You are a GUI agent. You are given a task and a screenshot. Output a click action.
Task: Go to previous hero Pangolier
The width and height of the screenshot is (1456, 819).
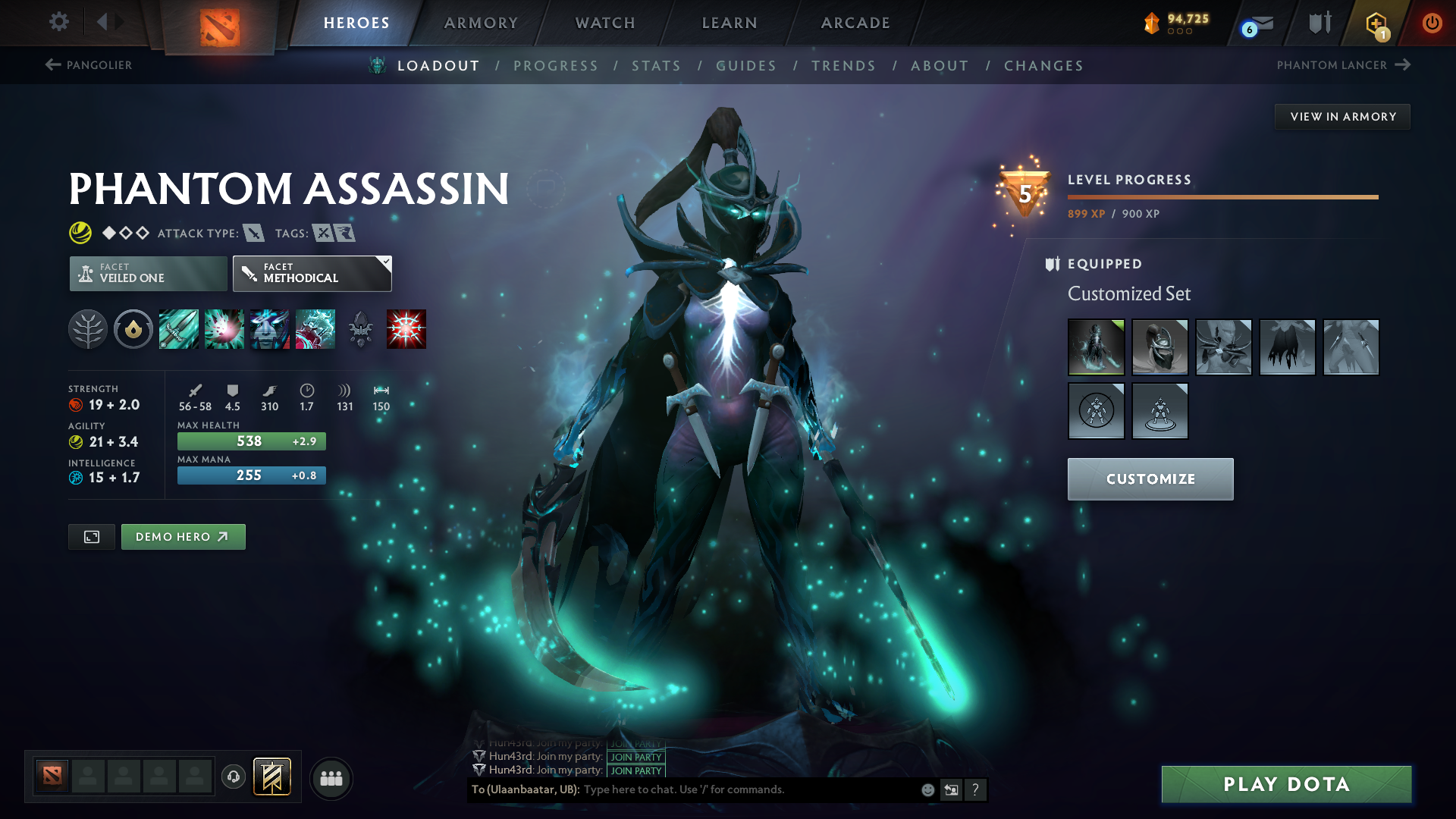pyautogui.click(x=89, y=65)
